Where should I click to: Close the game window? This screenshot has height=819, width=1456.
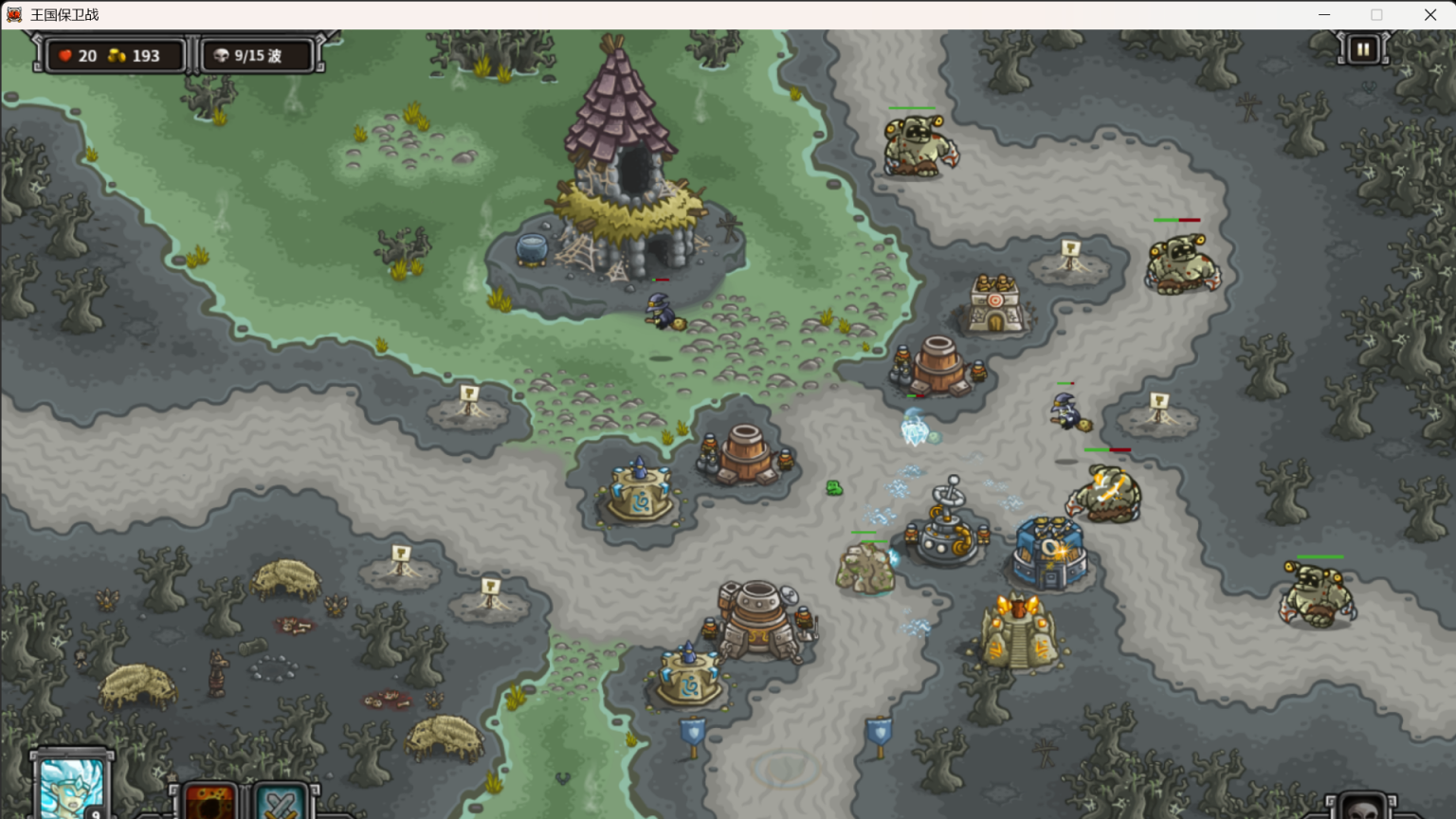(1429, 14)
